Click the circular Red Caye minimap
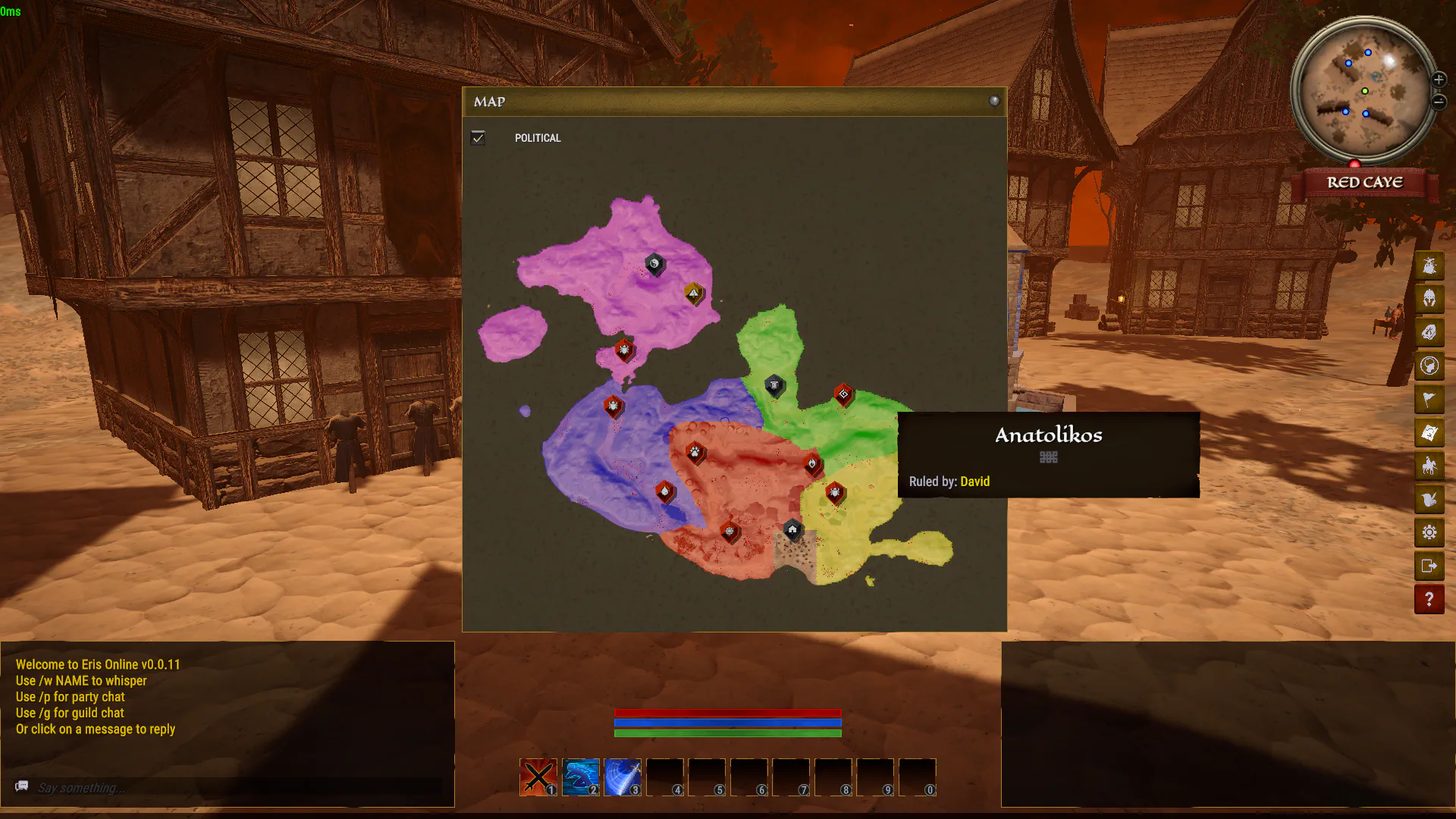This screenshot has width=1456, height=819. click(x=1363, y=89)
